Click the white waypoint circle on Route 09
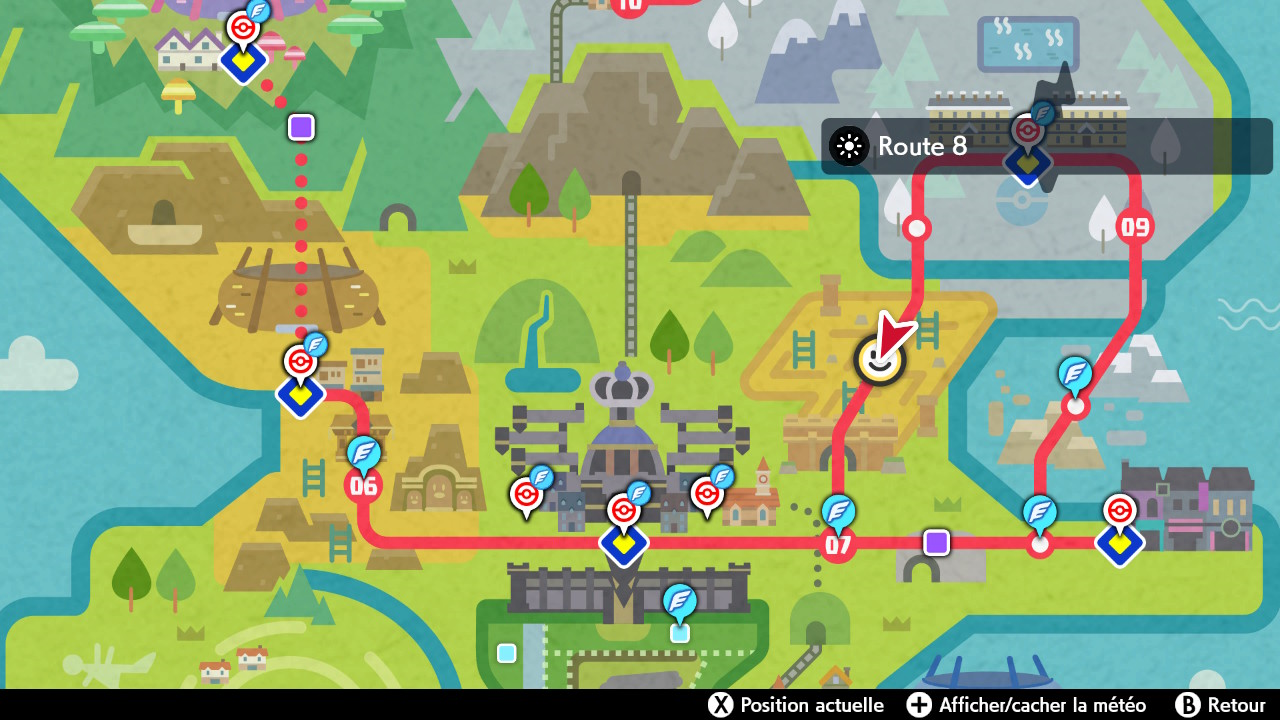Image resolution: width=1280 pixels, height=720 pixels. 1075,407
